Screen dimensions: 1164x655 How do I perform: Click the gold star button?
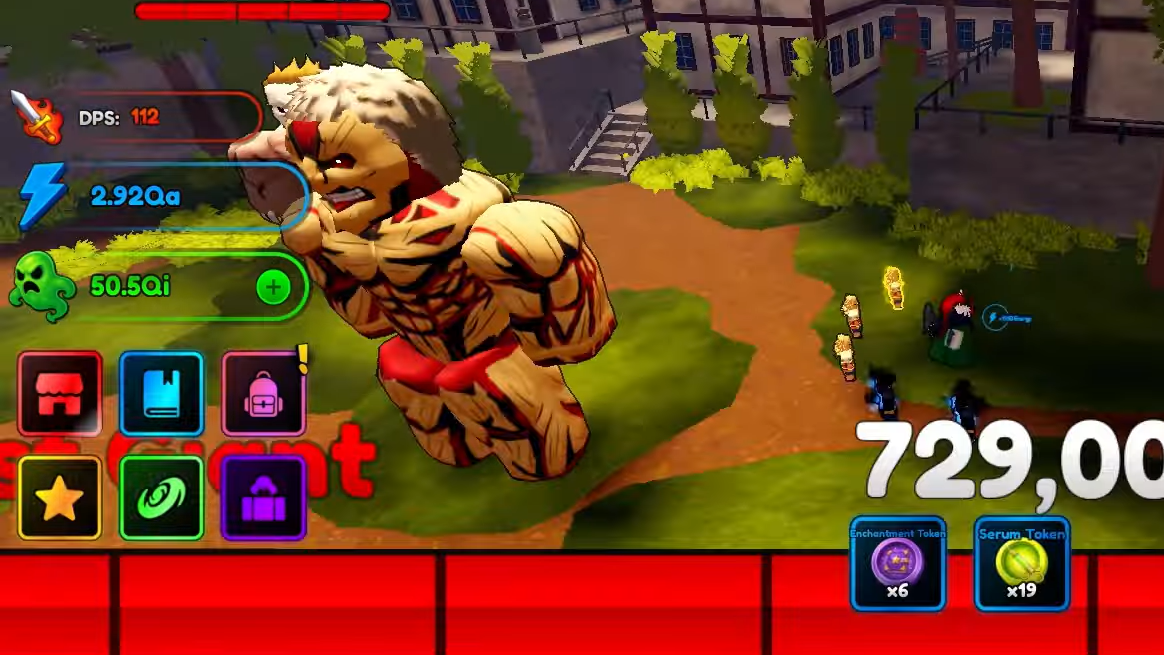60,498
